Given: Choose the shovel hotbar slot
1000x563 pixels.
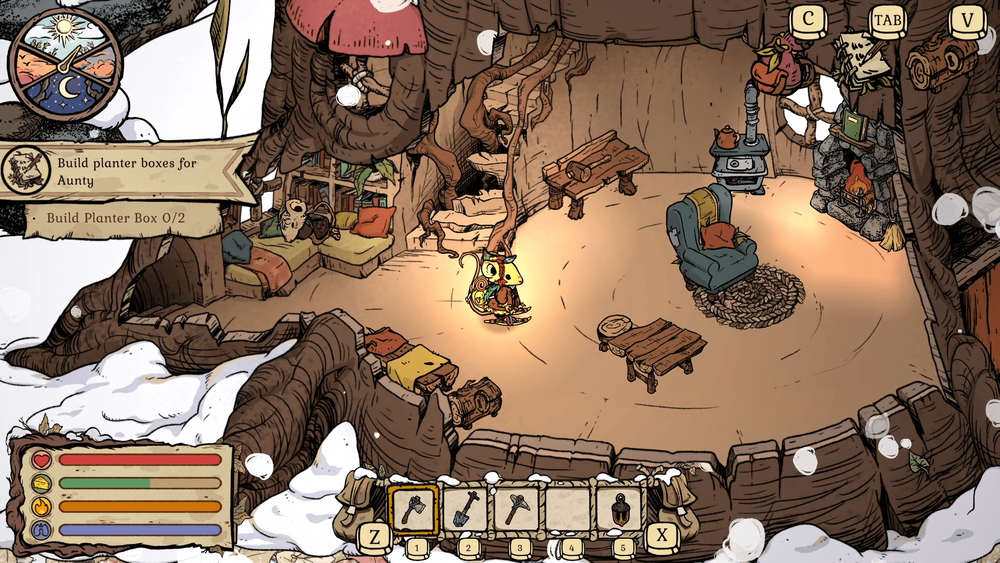Looking at the screenshot, I should pyautogui.click(x=464, y=509).
